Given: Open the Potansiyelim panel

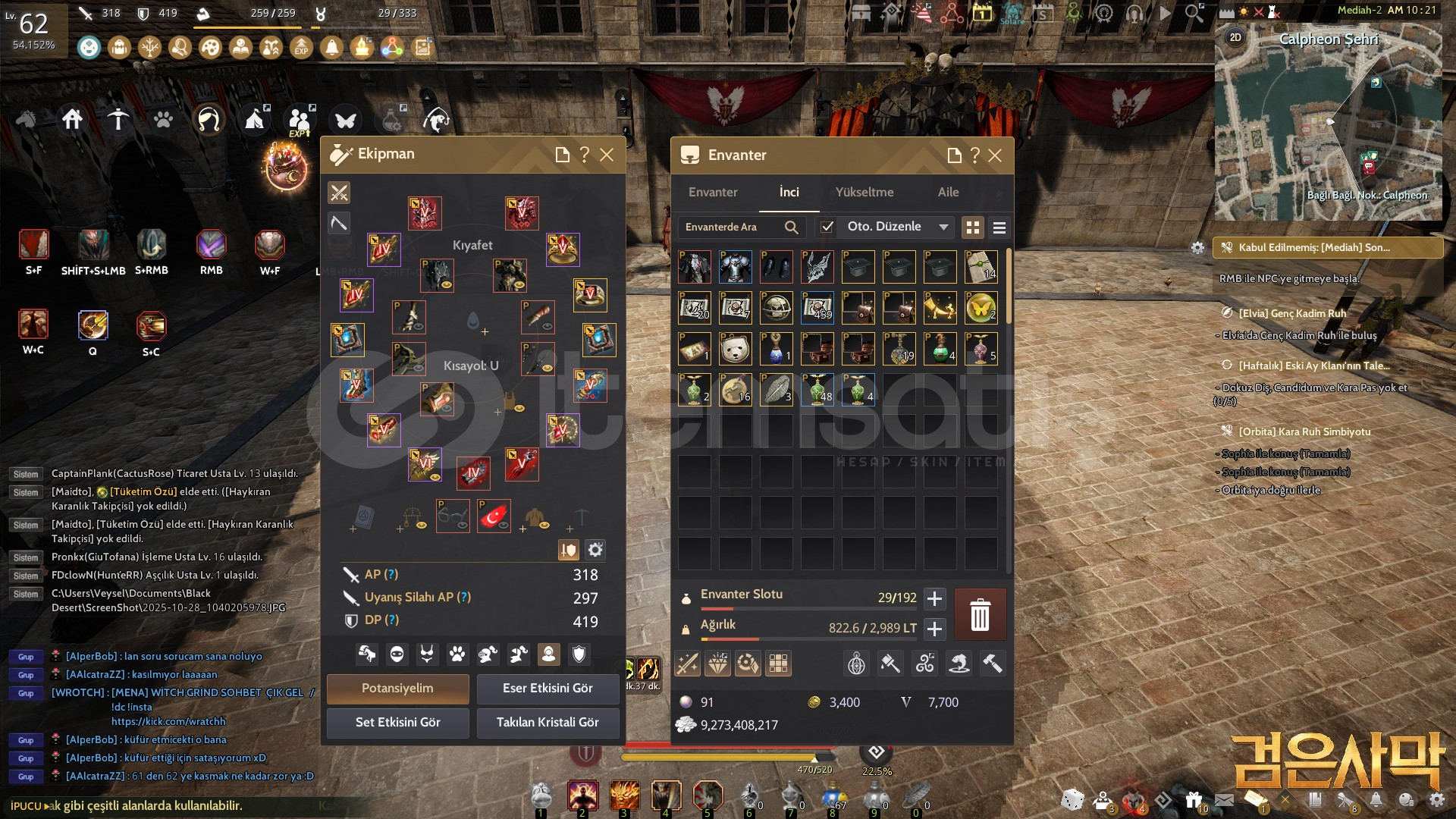Looking at the screenshot, I should pyautogui.click(x=397, y=689).
